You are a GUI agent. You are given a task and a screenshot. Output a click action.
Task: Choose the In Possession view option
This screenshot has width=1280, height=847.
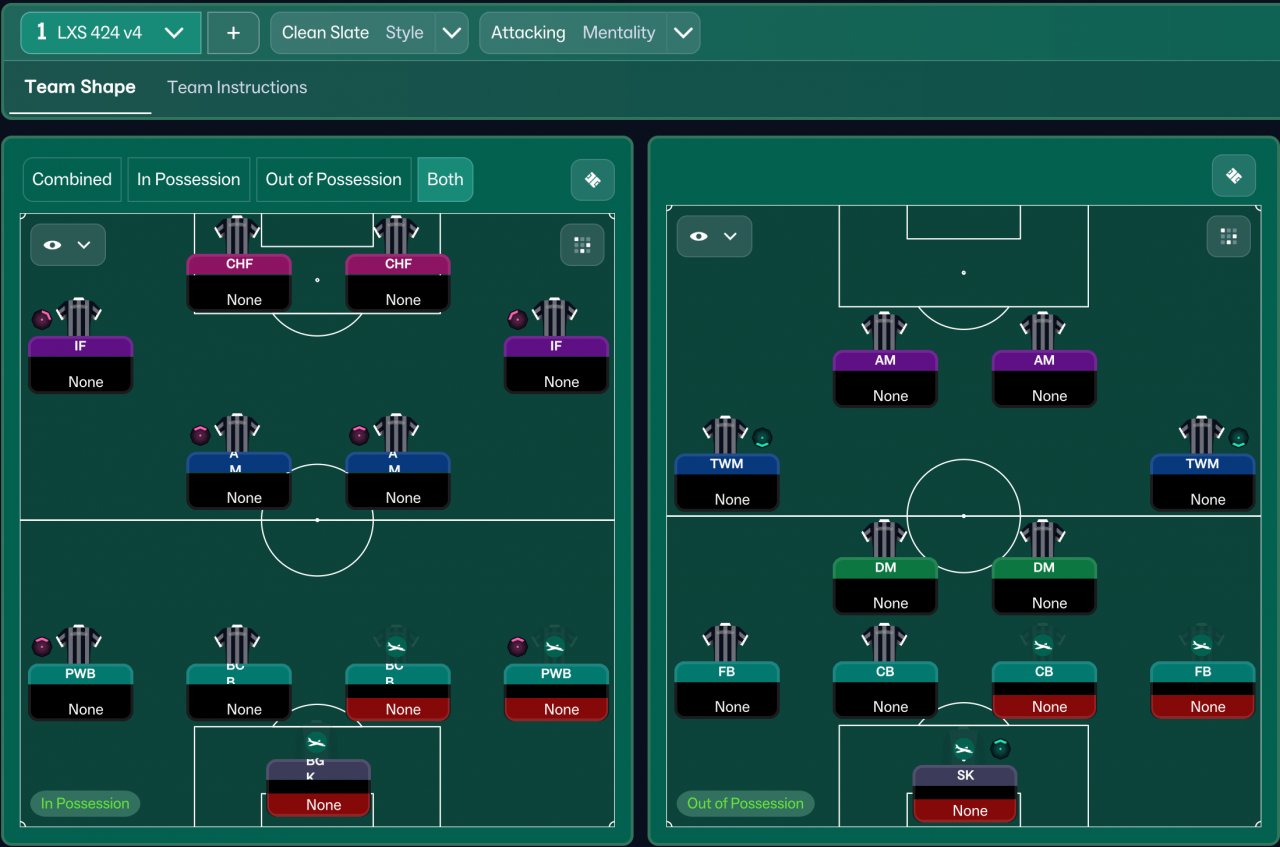188,180
